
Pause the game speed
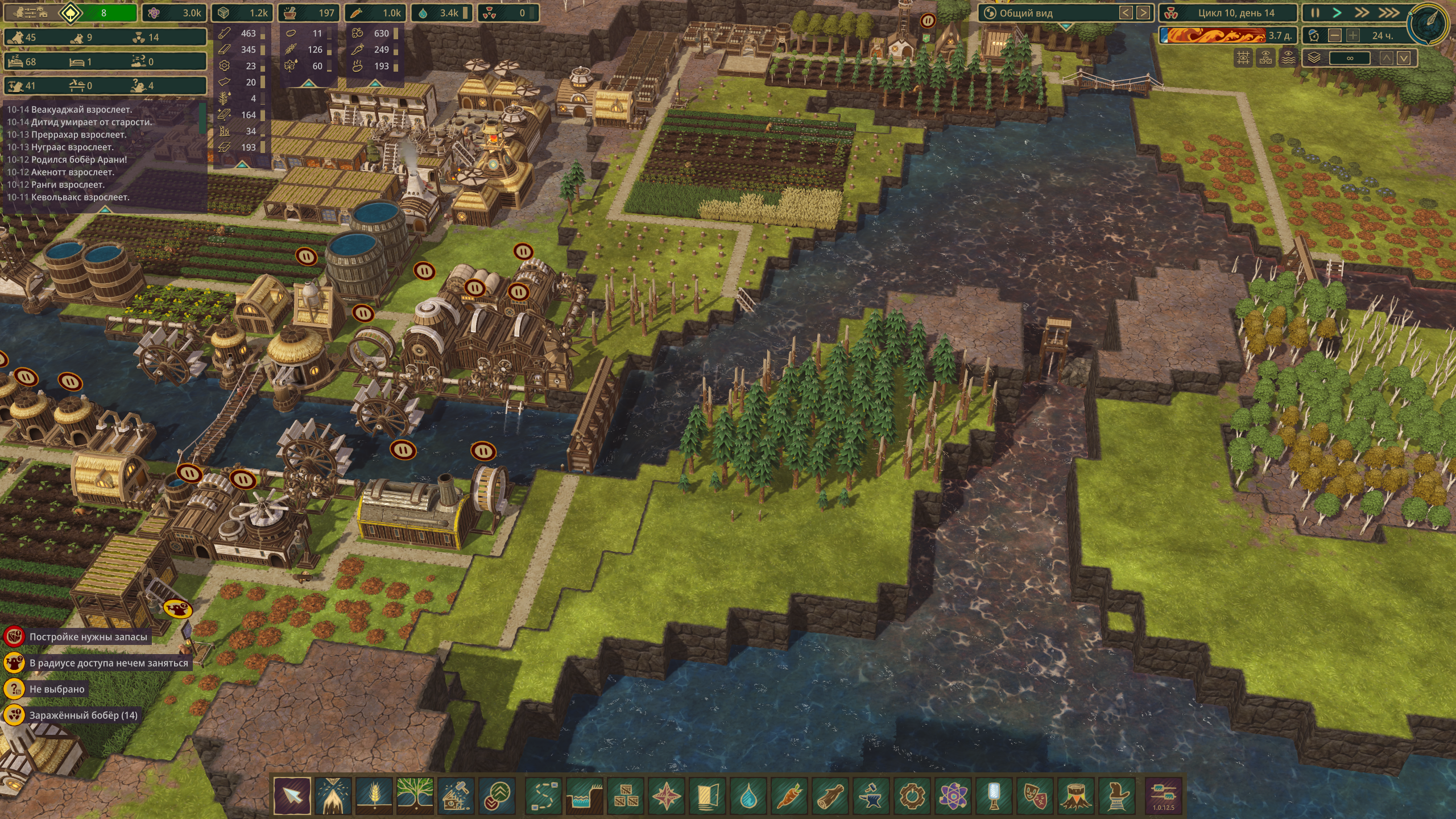[x=1315, y=13]
